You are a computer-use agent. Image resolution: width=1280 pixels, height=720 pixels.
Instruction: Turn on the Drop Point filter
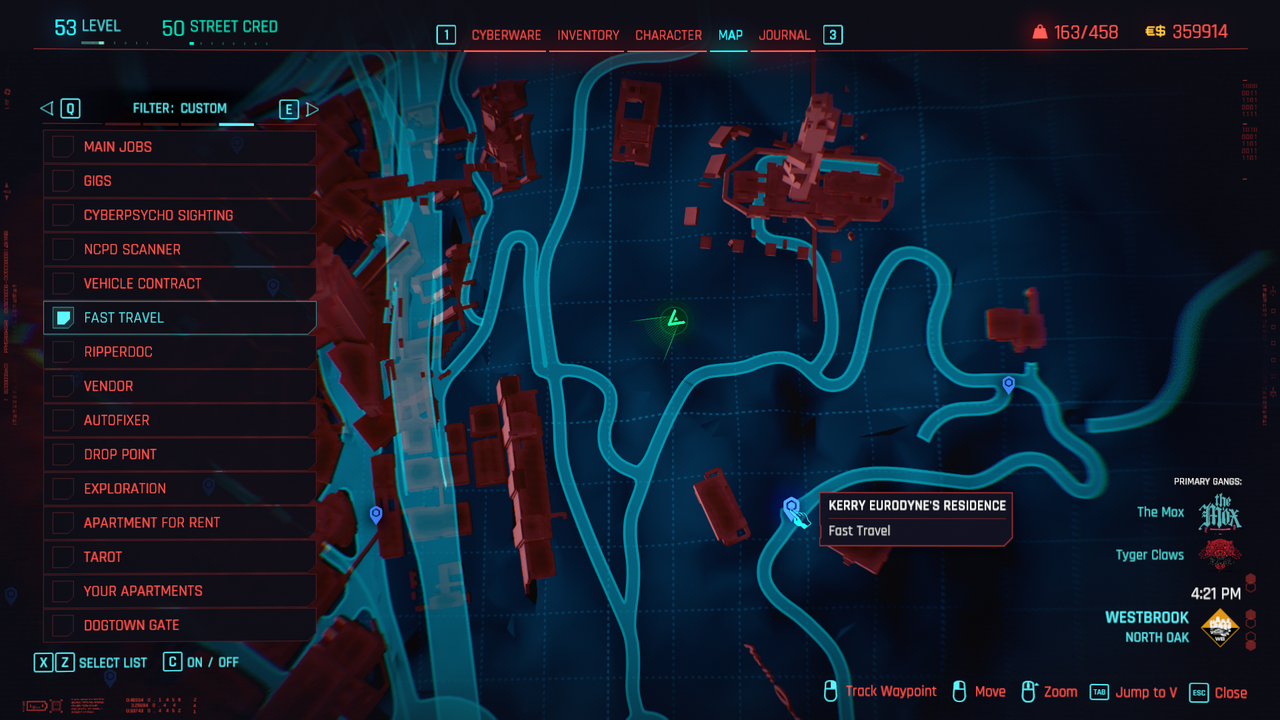(64, 454)
